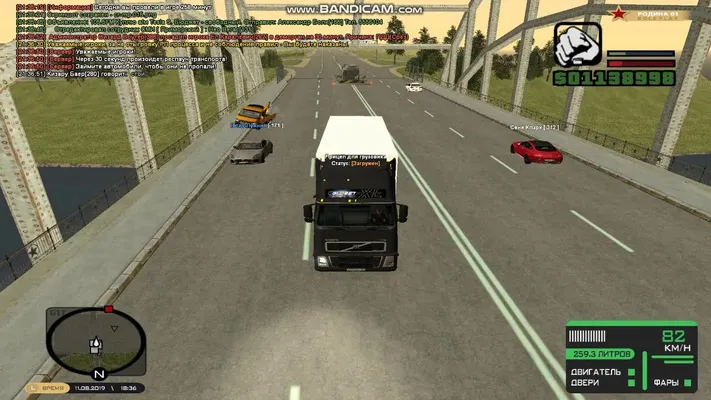Click the ВРЕМЯ time label
The image size is (711, 400).
[53, 388]
